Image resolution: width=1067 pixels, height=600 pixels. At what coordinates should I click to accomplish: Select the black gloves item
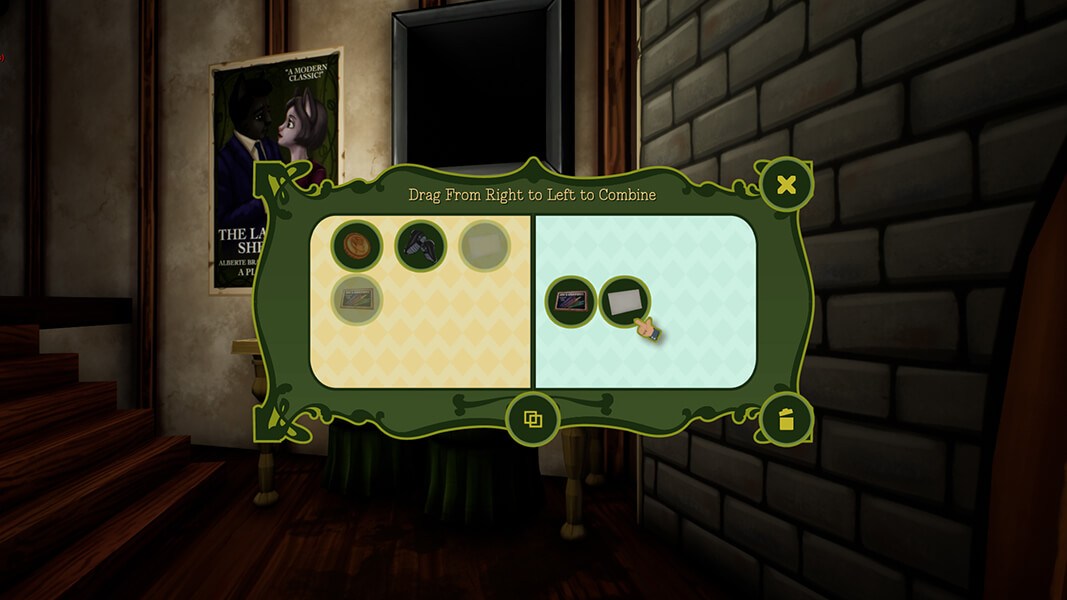pos(420,246)
